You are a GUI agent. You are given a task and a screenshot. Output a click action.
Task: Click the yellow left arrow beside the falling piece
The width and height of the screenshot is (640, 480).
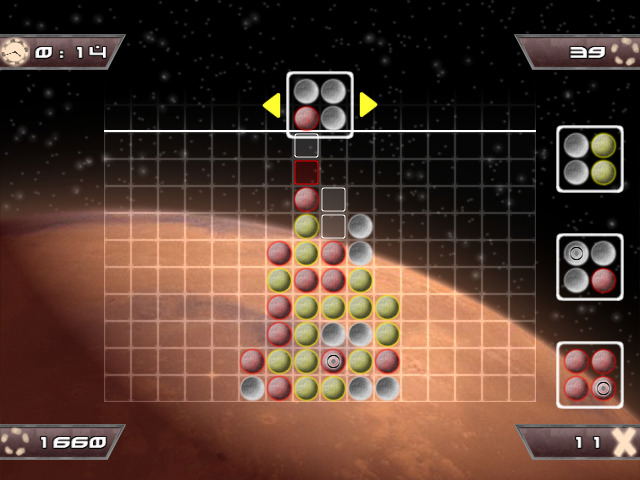[271, 105]
